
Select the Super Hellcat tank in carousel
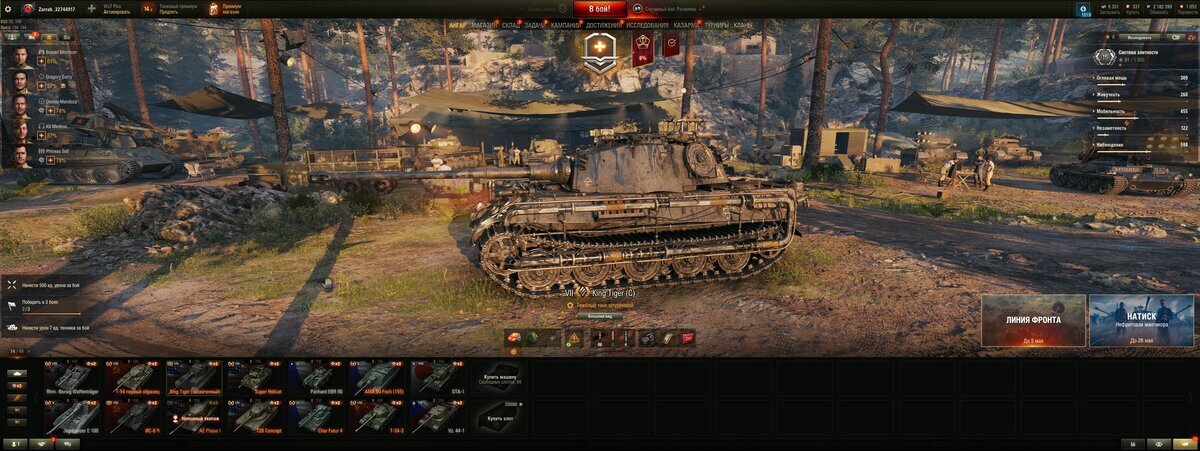pos(255,378)
